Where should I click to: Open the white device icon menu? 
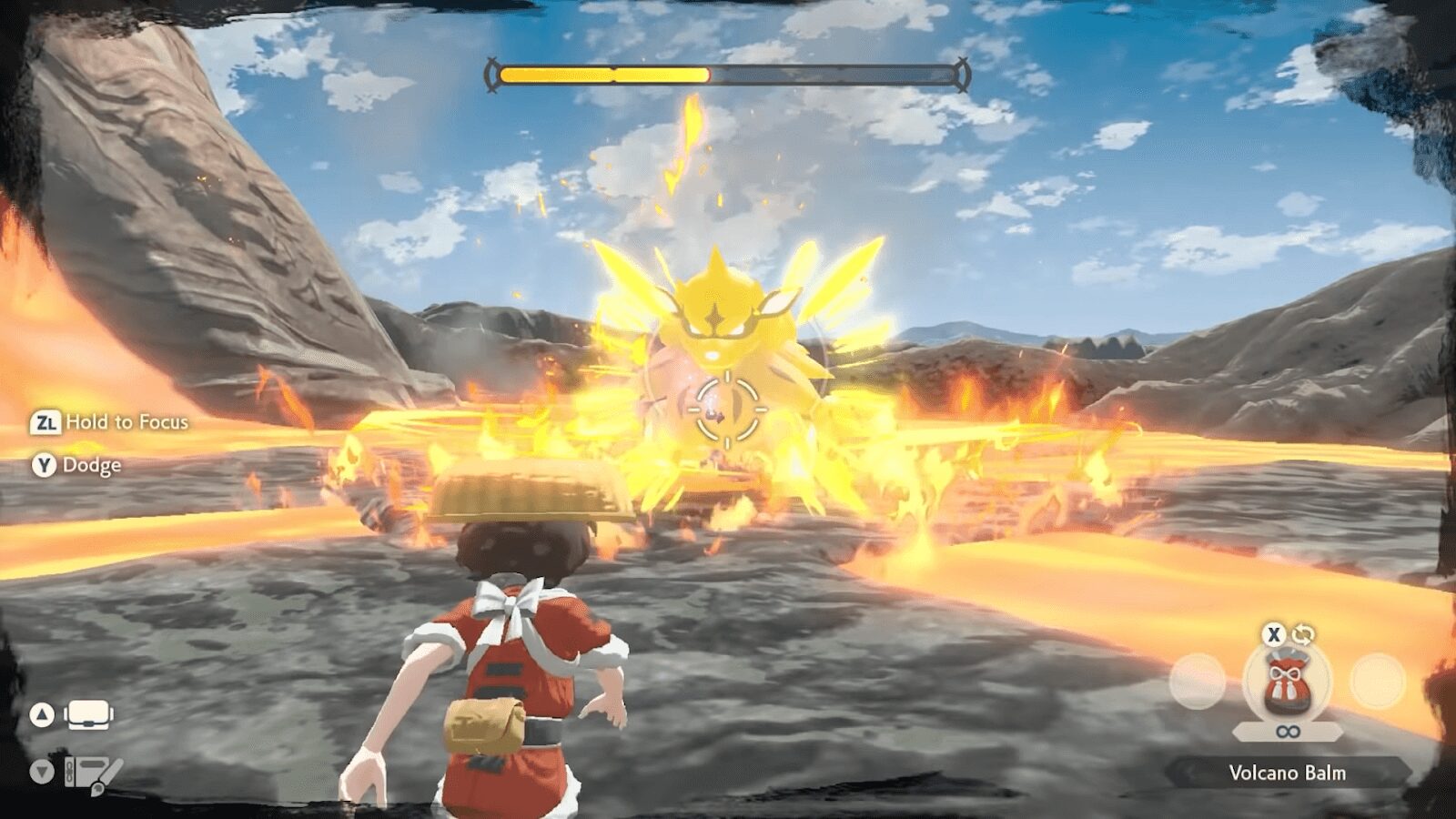click(88, 714)
